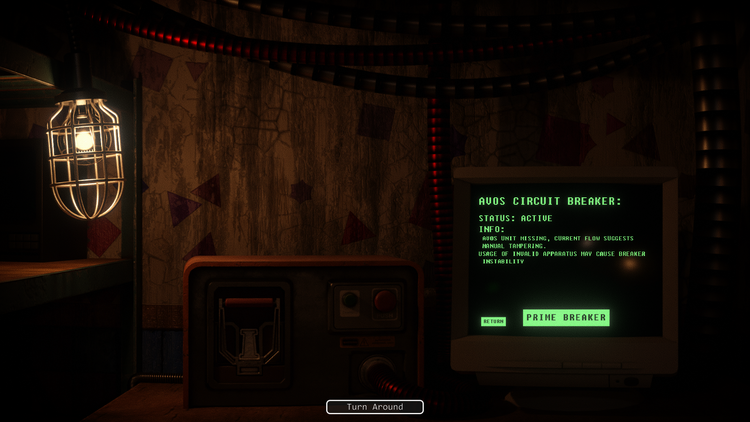The image size is (750, 422).
Task: Choose the Turn Around prompt button
Action: click(x=375, y=407)
